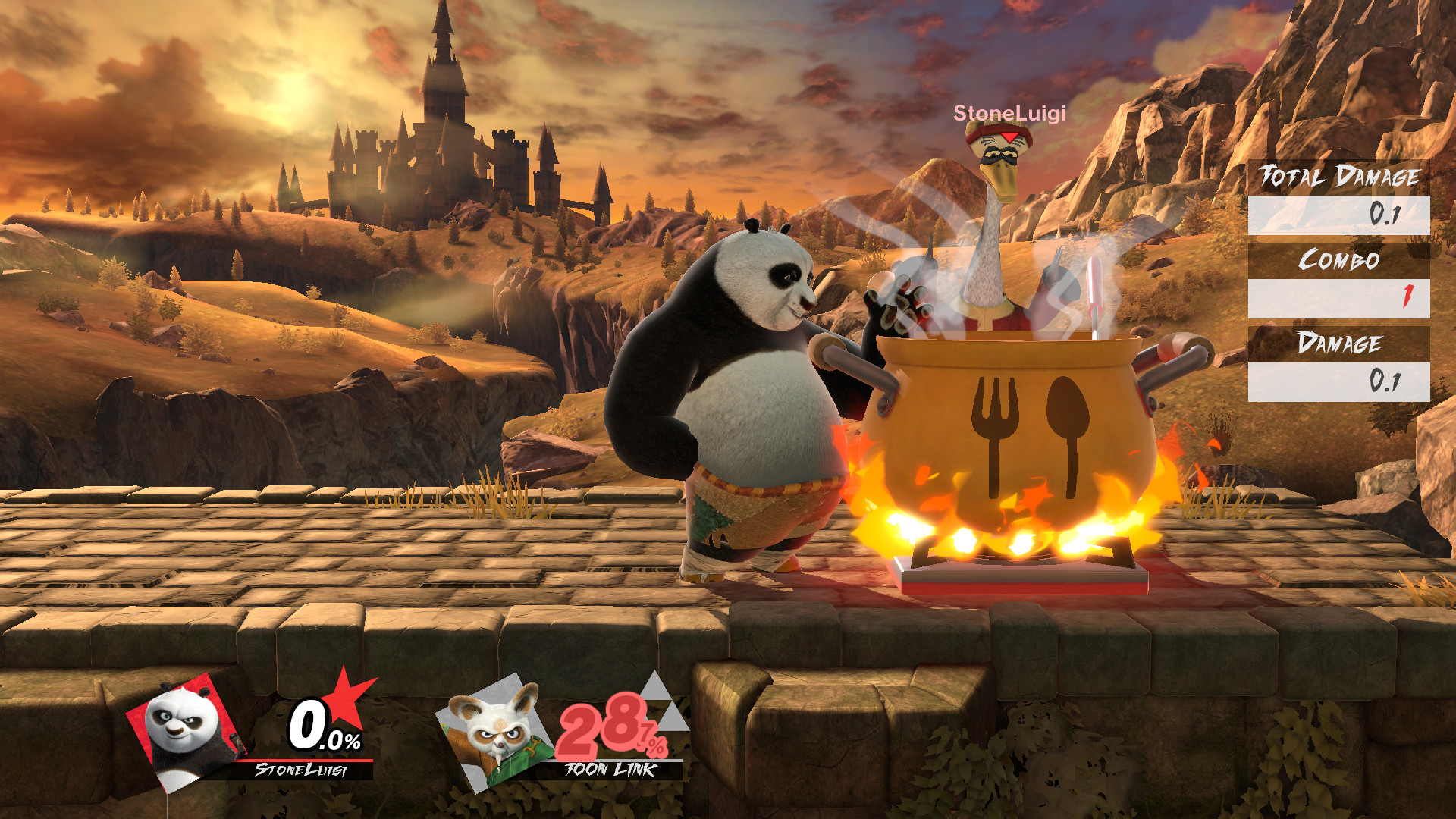Viewport: 1456px width, 819px height.
Task: Select the StoneLuigi name tag above the stage
Action: 1009,114
